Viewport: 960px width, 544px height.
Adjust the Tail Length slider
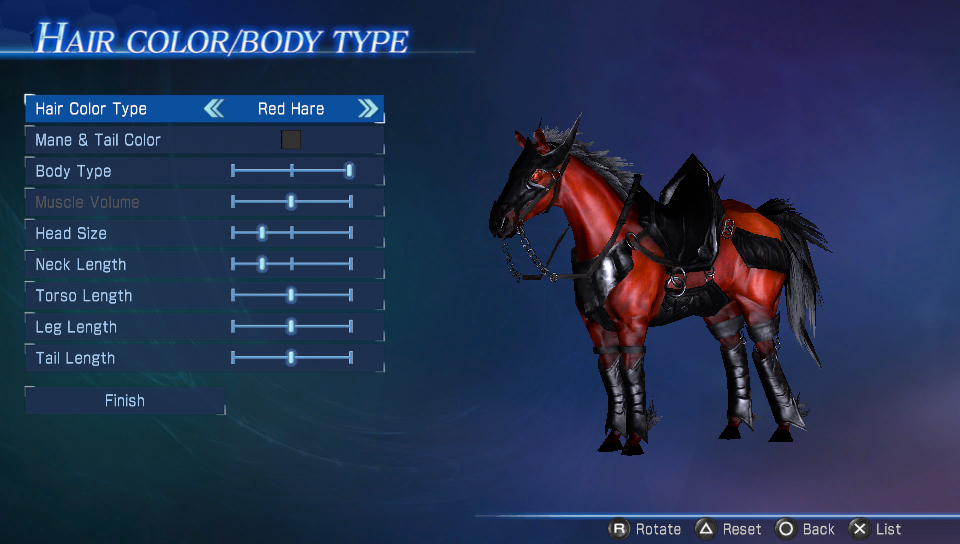point(291,358)
